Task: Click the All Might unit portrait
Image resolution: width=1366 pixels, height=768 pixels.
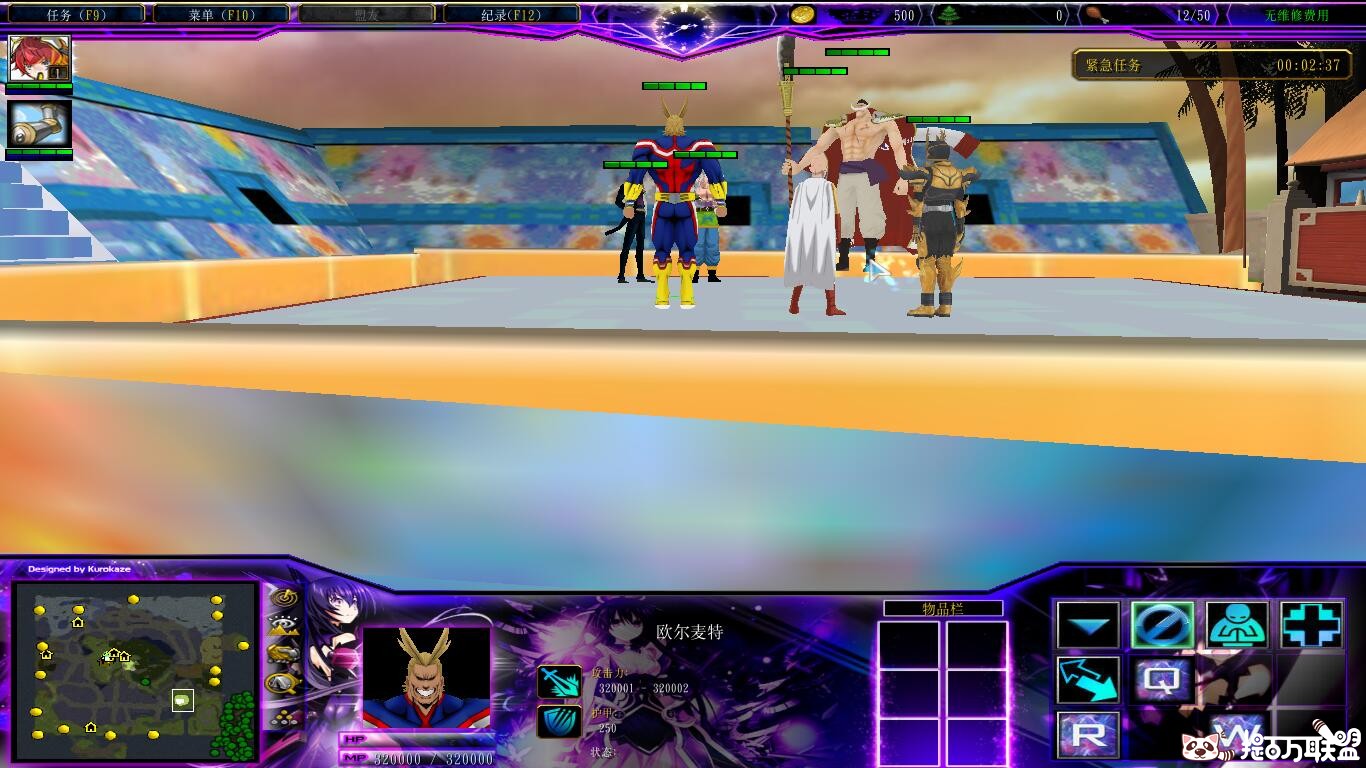Action: 427,677
